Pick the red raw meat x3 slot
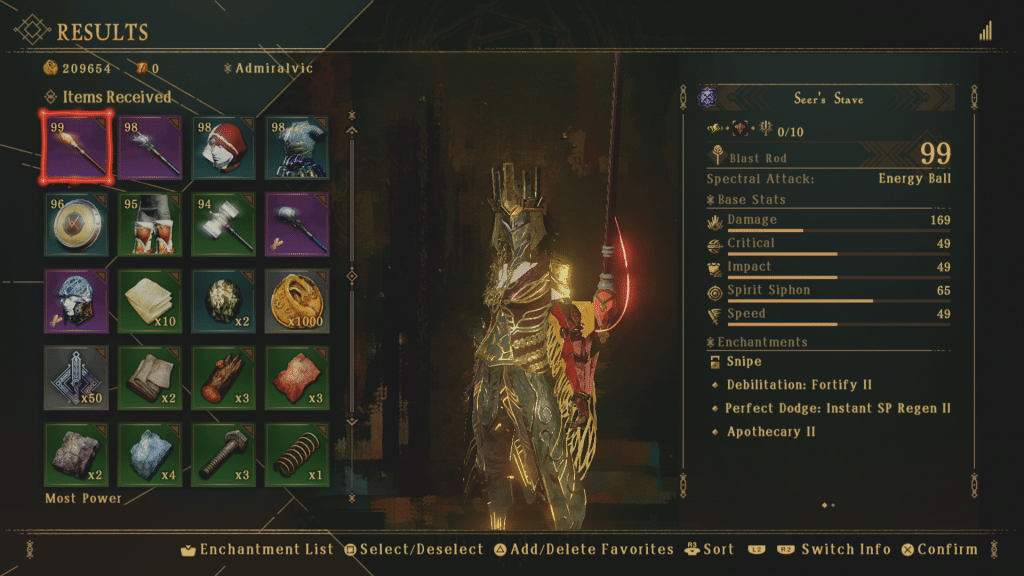Image resolution: width=1024 pixels, height=576 pixels. point(297,377)
